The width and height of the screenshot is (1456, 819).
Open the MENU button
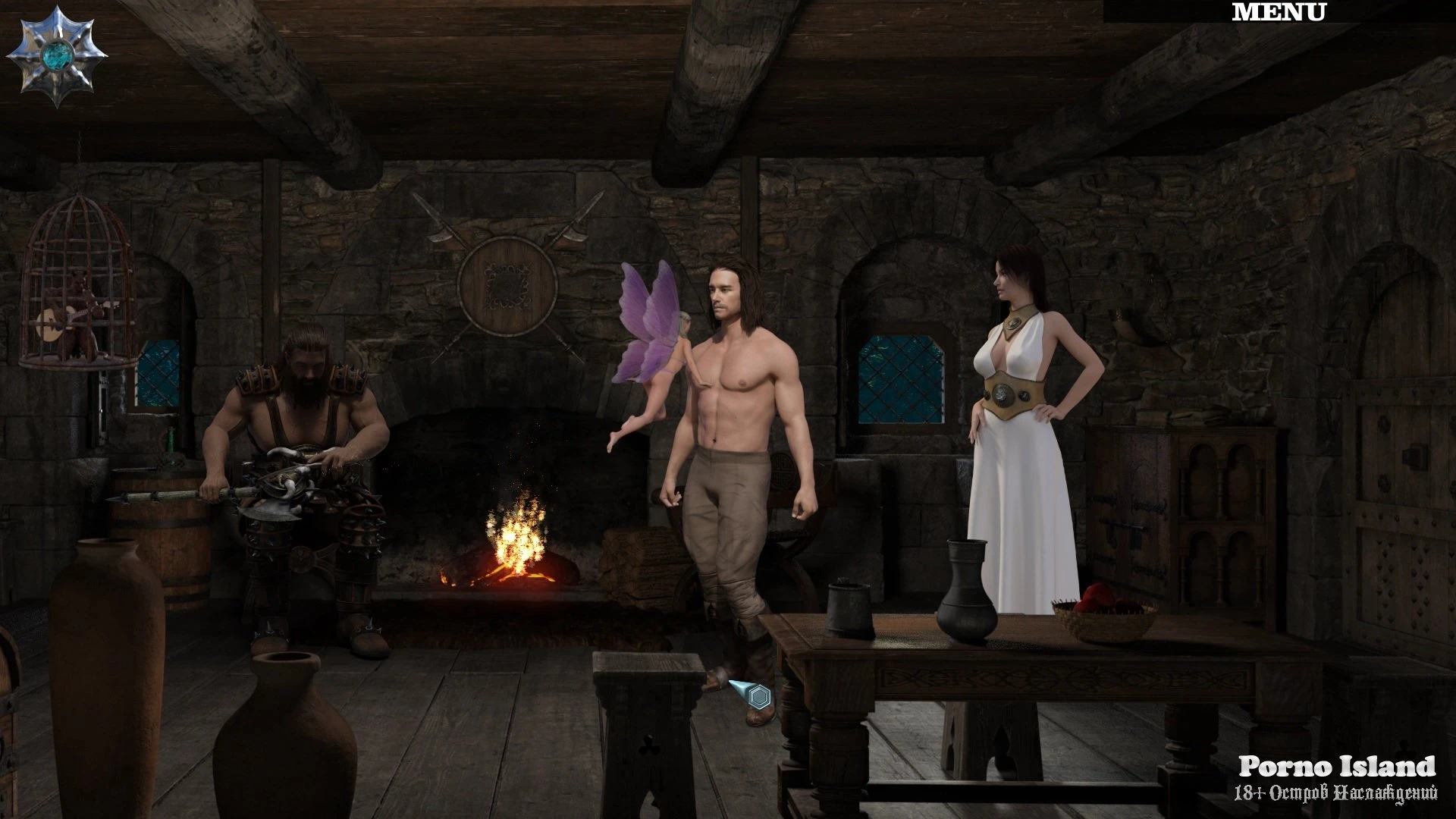point(1279,12)
